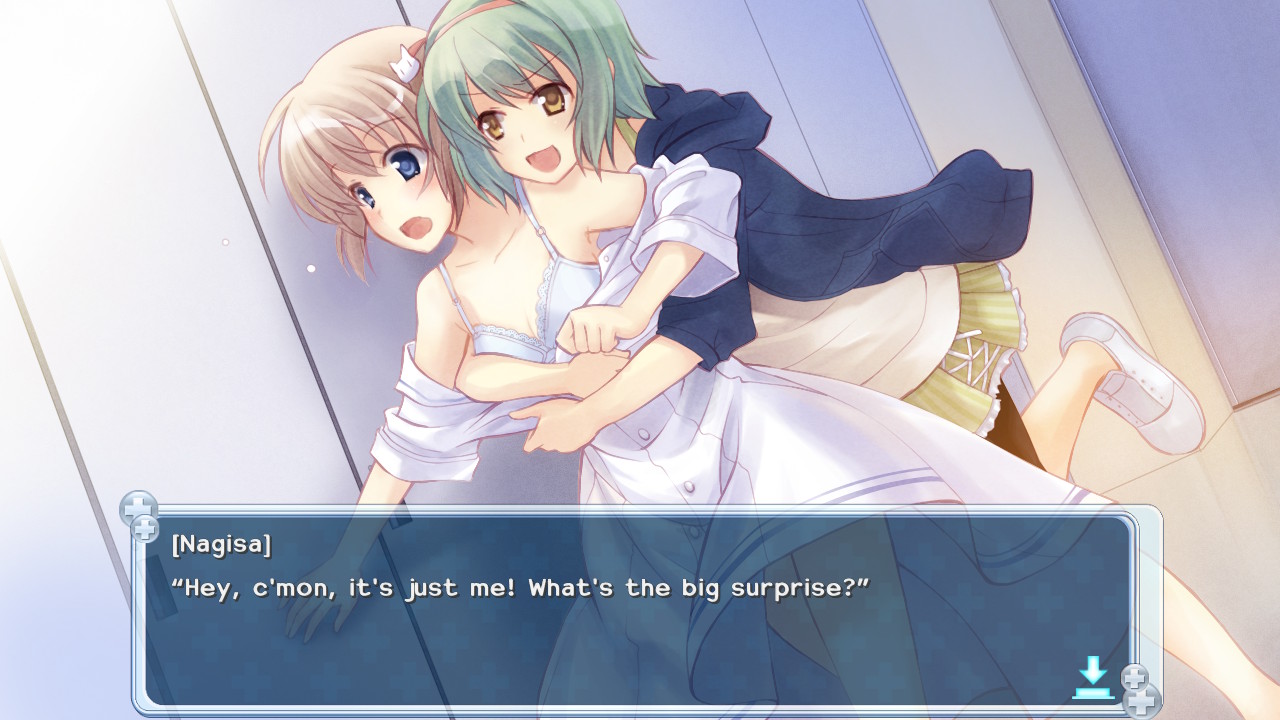Screen dimensions: 1280x720
Task: Click the closet door panel behind the characters
Action: [150, 250]
